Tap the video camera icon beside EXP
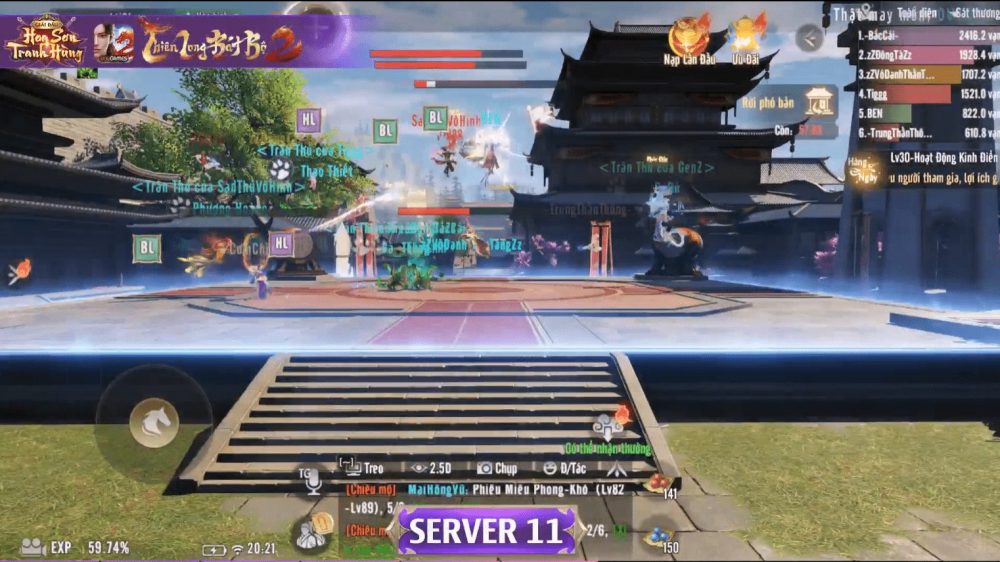 pyautogui.click(x=32, y=547)
